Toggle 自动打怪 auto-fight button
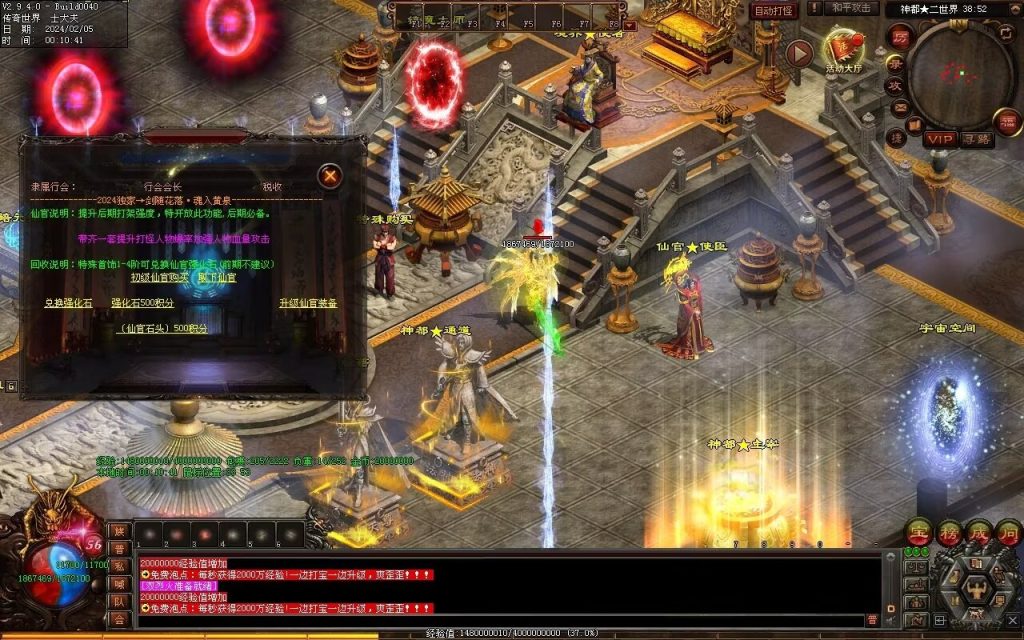Image resolution: width=1024 pixels, height=640 pixels. [774, 11]
